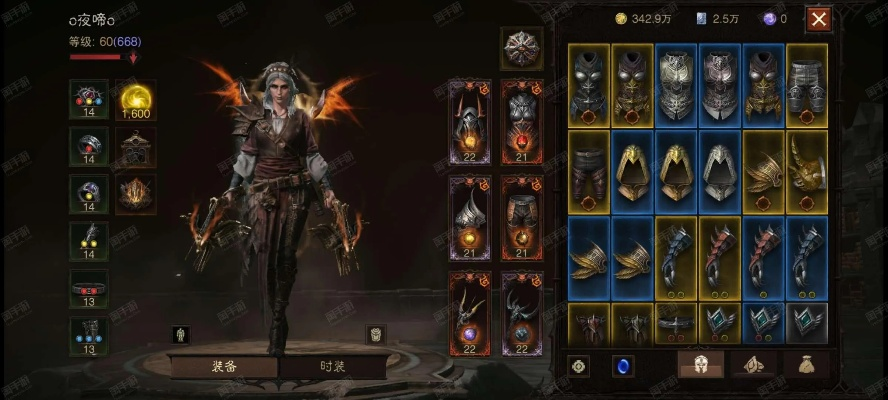The height and width of the screenshot is (400, 888).
Task: Select the equipped chest armor slot
Action: click(x=522, y=120)
